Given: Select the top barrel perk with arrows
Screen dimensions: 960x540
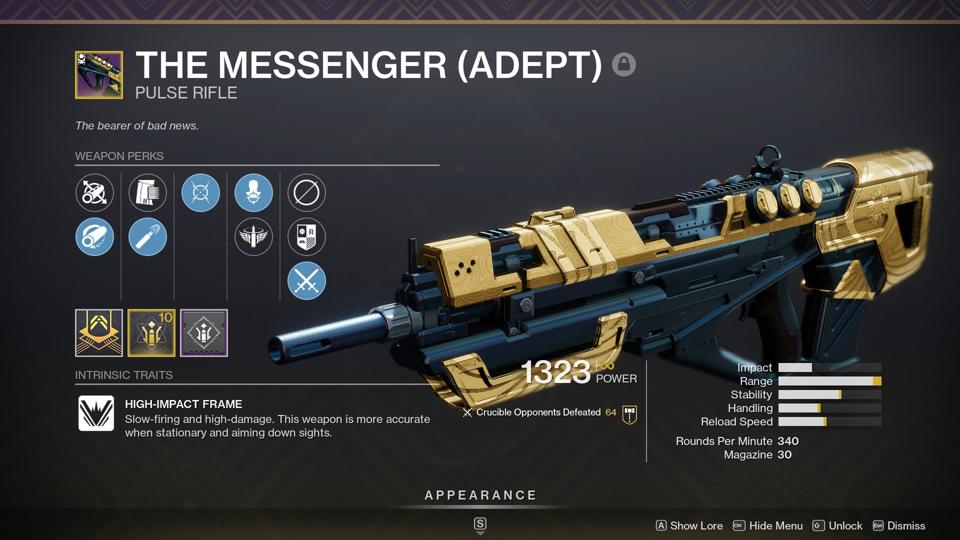Looking at the screenshot, I should pos(94,192).
